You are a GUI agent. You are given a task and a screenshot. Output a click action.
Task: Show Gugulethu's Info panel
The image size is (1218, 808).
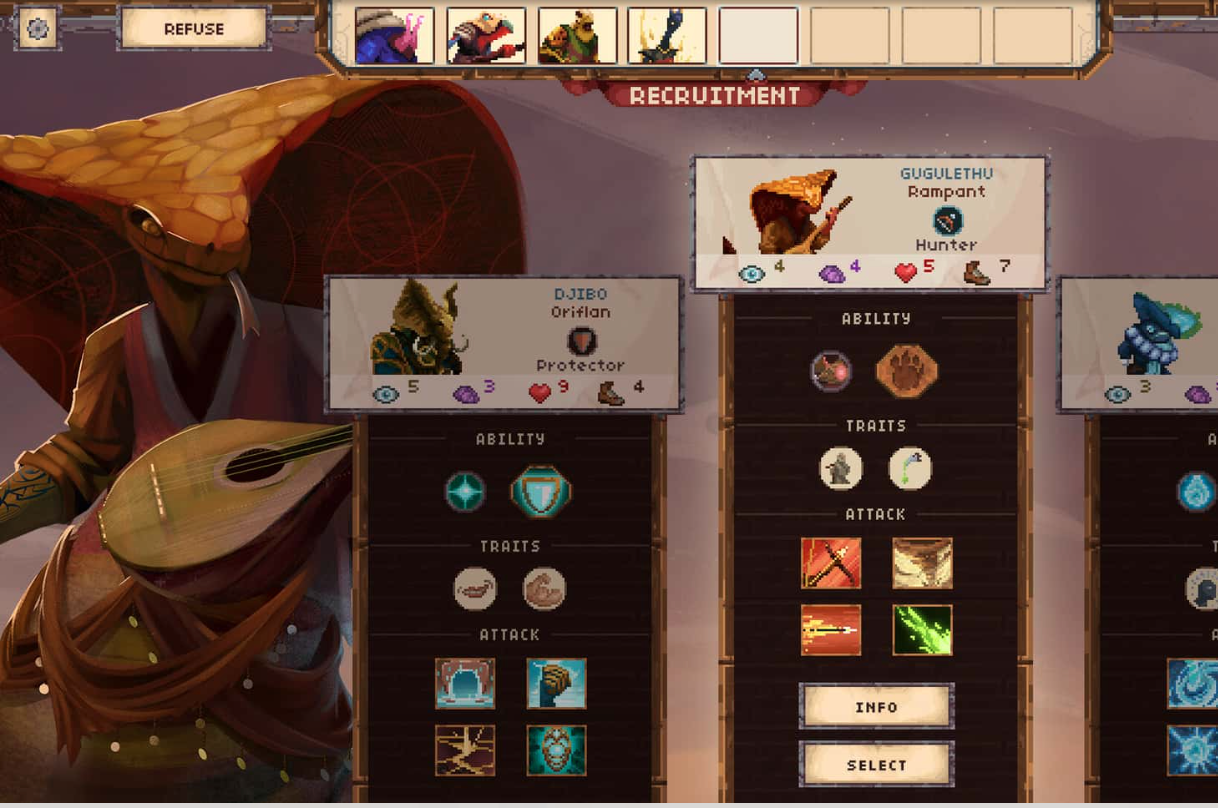tap(876, 707)
